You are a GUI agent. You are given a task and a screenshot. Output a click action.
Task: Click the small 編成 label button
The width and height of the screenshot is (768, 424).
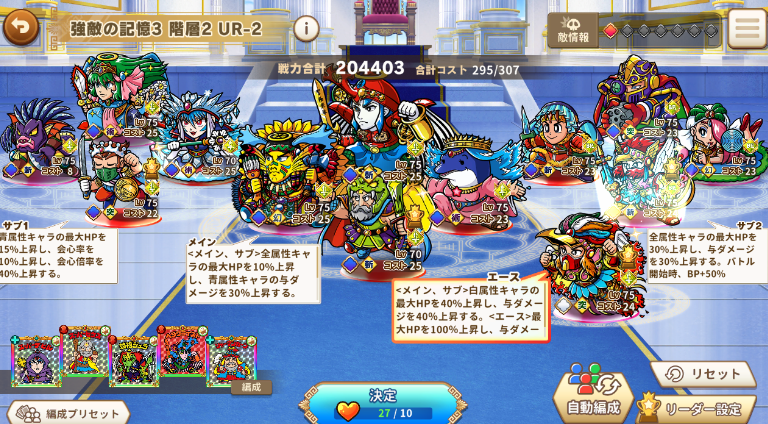(x=250, y=388)
